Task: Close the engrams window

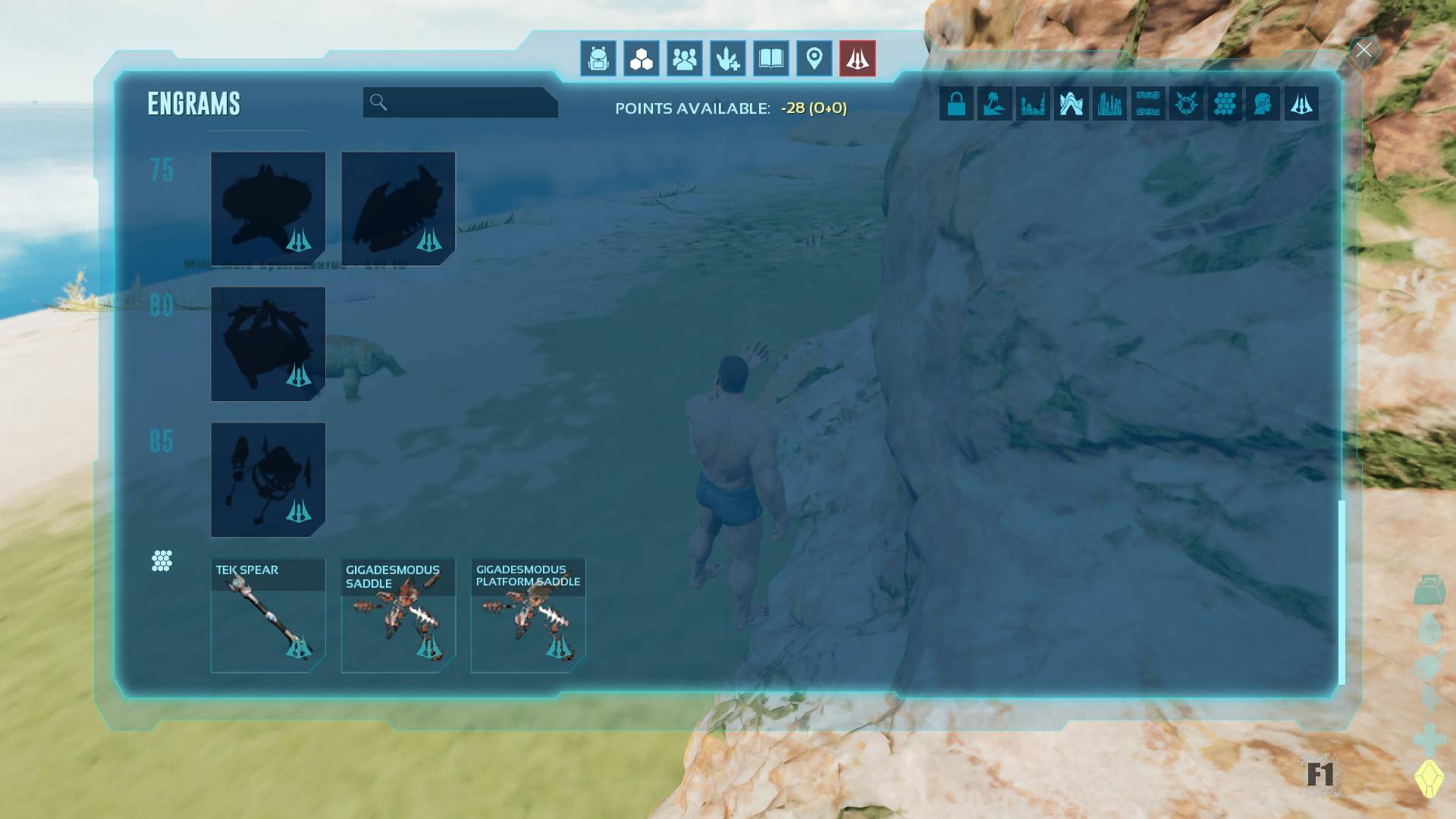Action: [1363, 51]
